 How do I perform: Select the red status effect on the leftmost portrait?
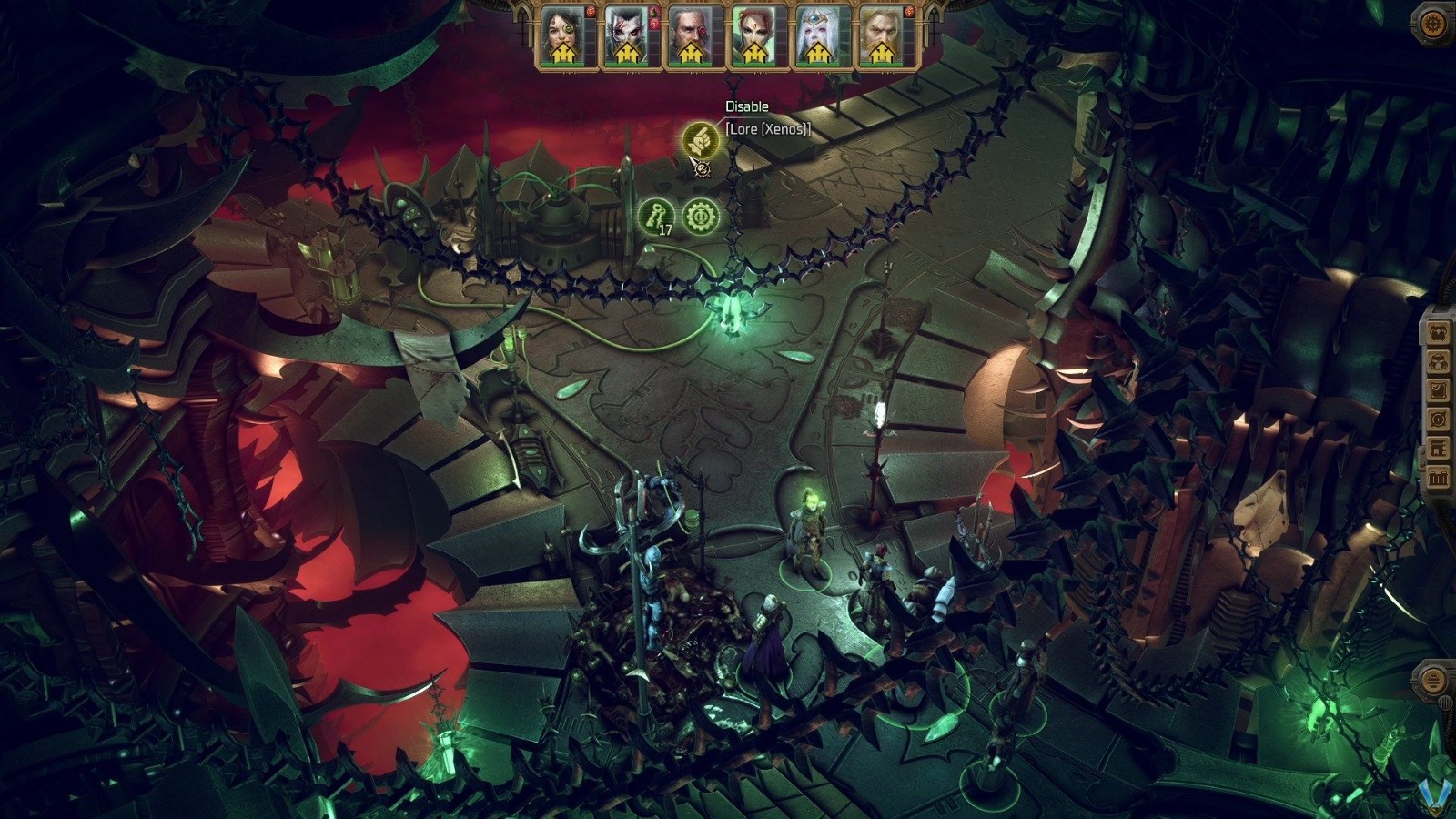click(590, 12)
